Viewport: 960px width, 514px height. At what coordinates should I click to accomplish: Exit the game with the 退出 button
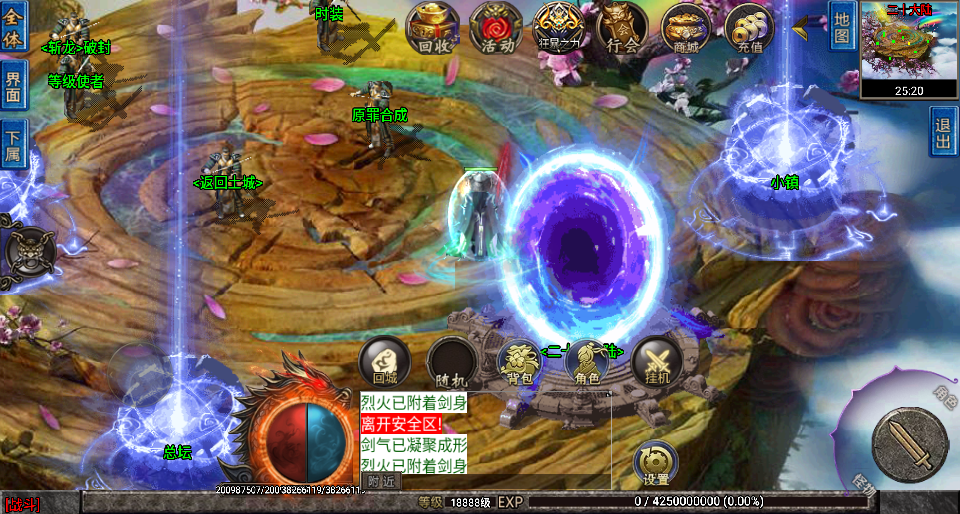(943, 131)
